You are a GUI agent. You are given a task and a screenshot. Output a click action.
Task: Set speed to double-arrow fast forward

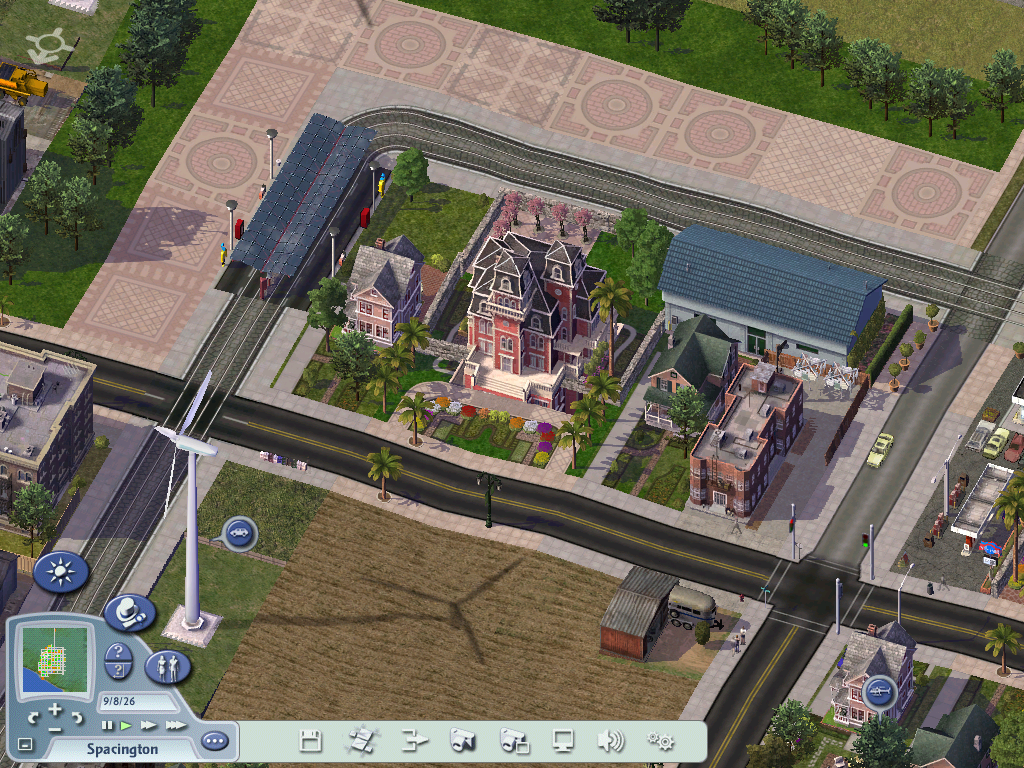(149, 725)
